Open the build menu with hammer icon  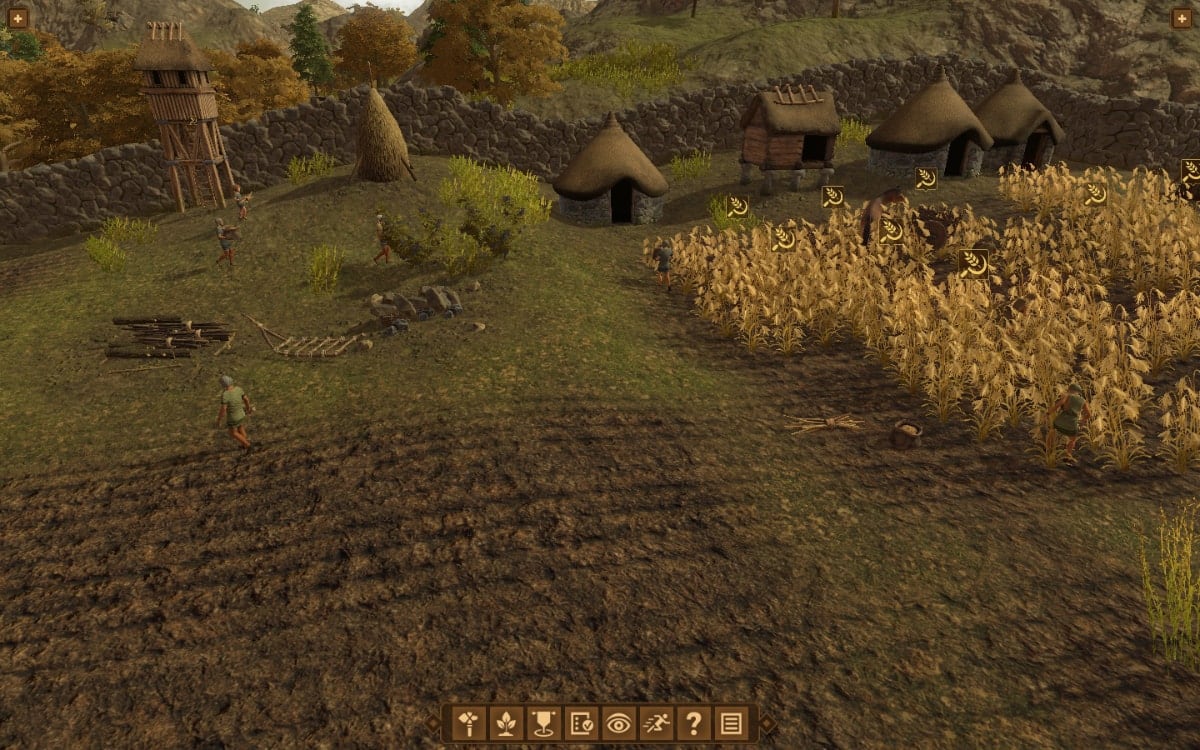(469, 723)
